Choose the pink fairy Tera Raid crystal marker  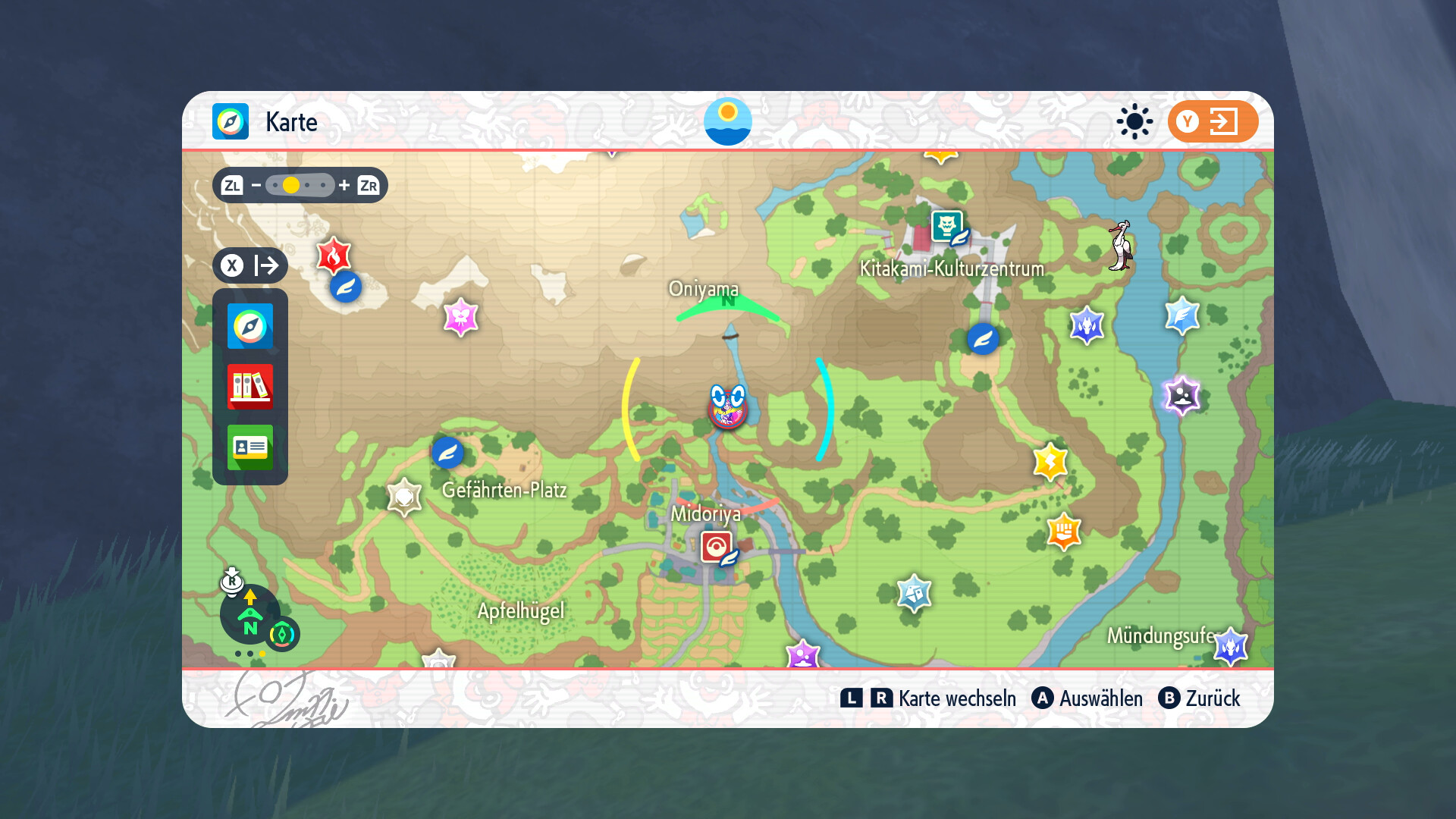[x=460, y=316]
